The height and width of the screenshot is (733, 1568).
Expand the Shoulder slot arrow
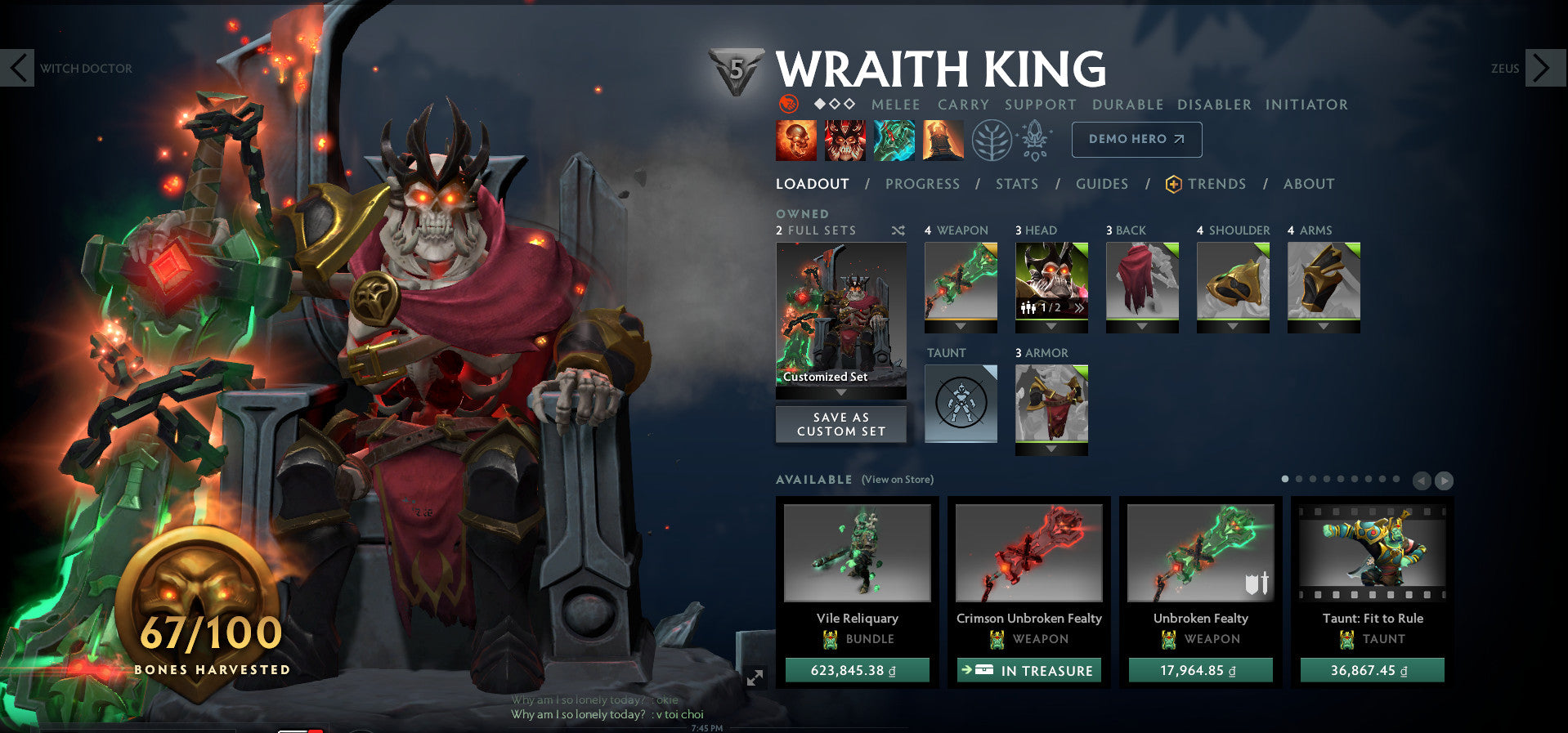pos(1232,327)
